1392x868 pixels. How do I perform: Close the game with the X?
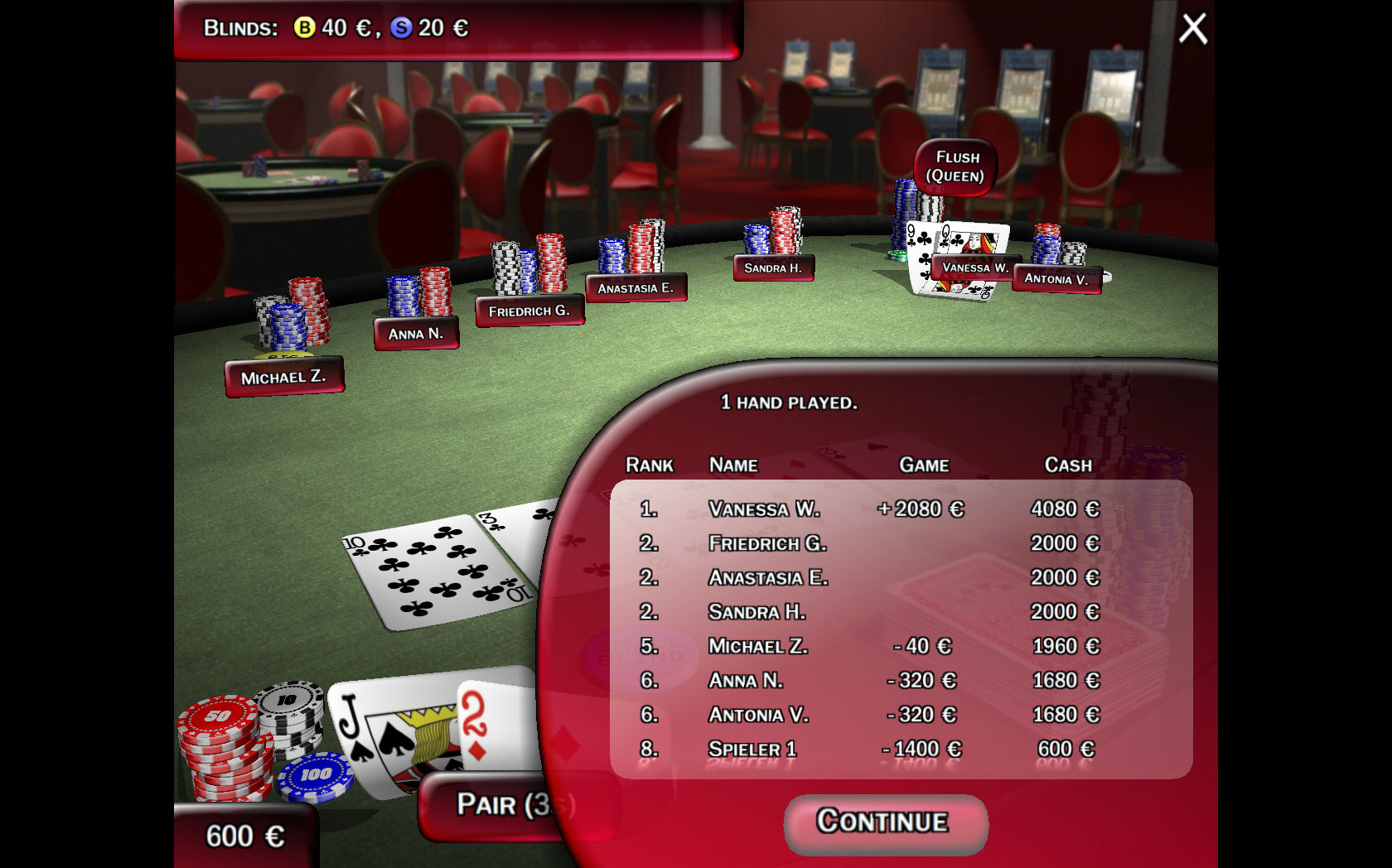[x=1193, y=28]
